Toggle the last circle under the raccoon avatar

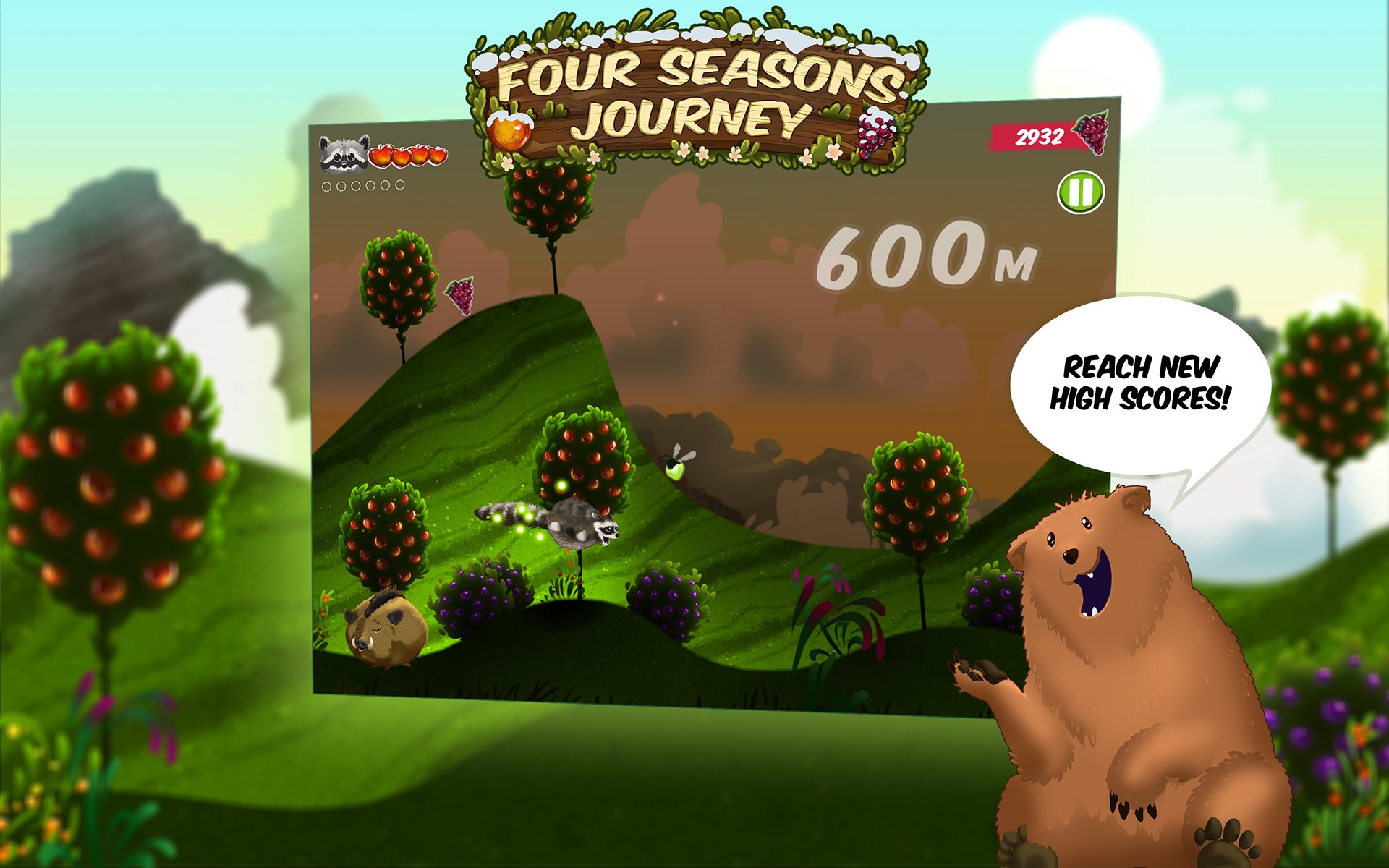click(399, 186)
